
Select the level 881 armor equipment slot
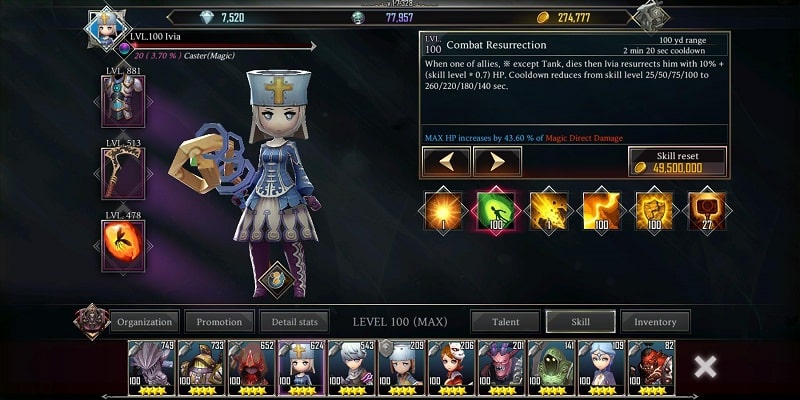[122, 102]
